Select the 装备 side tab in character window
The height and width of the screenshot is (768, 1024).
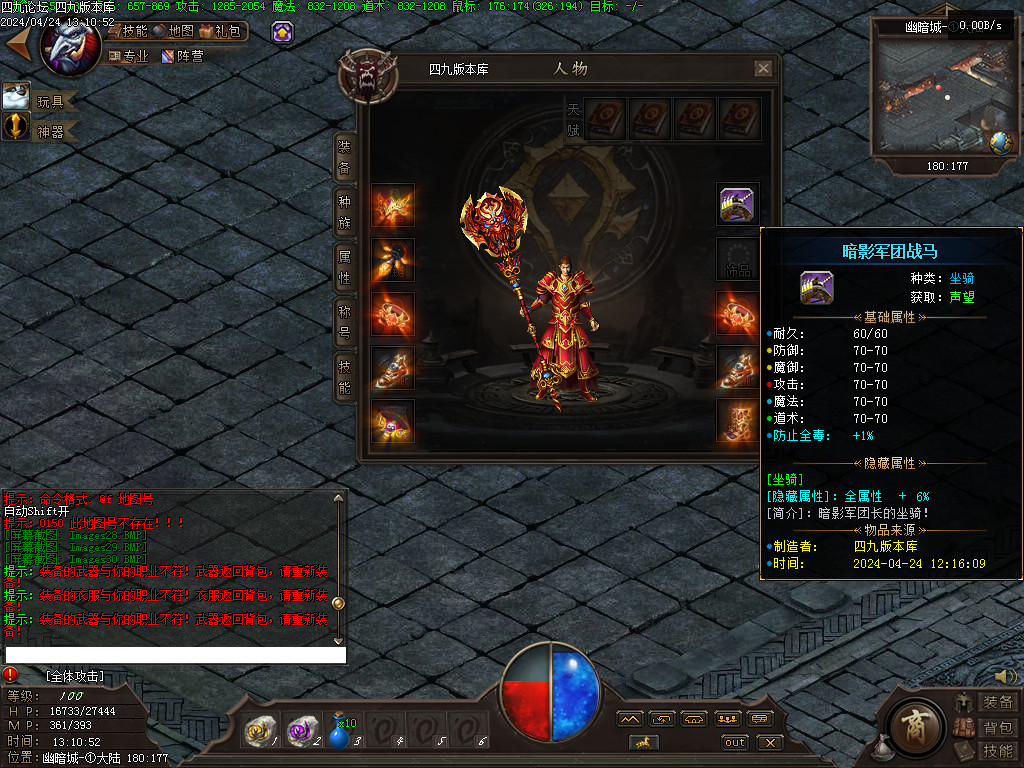345,157
